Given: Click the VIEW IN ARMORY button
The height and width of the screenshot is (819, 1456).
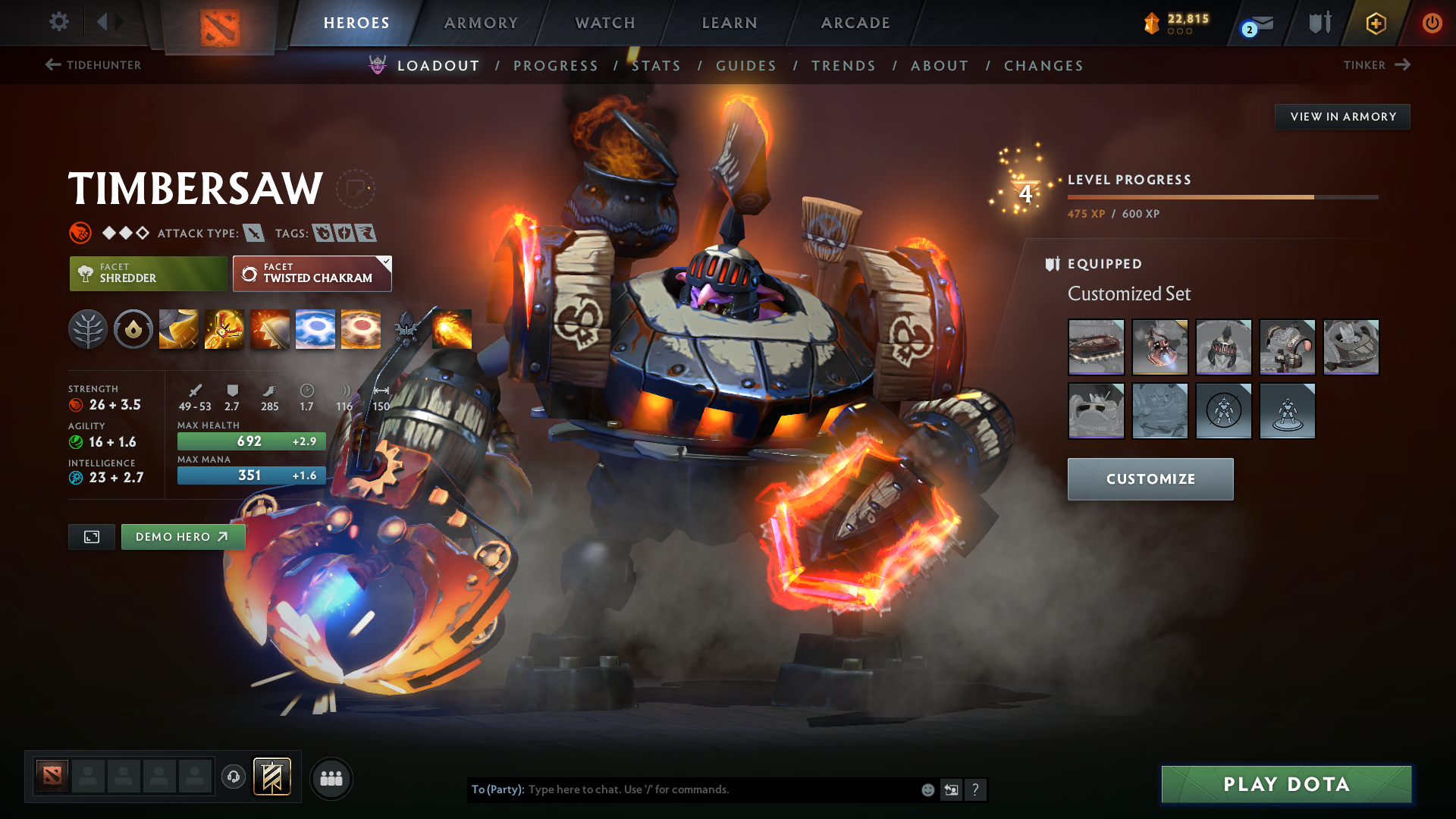Looking at the screenshot, I should 1342,116.
